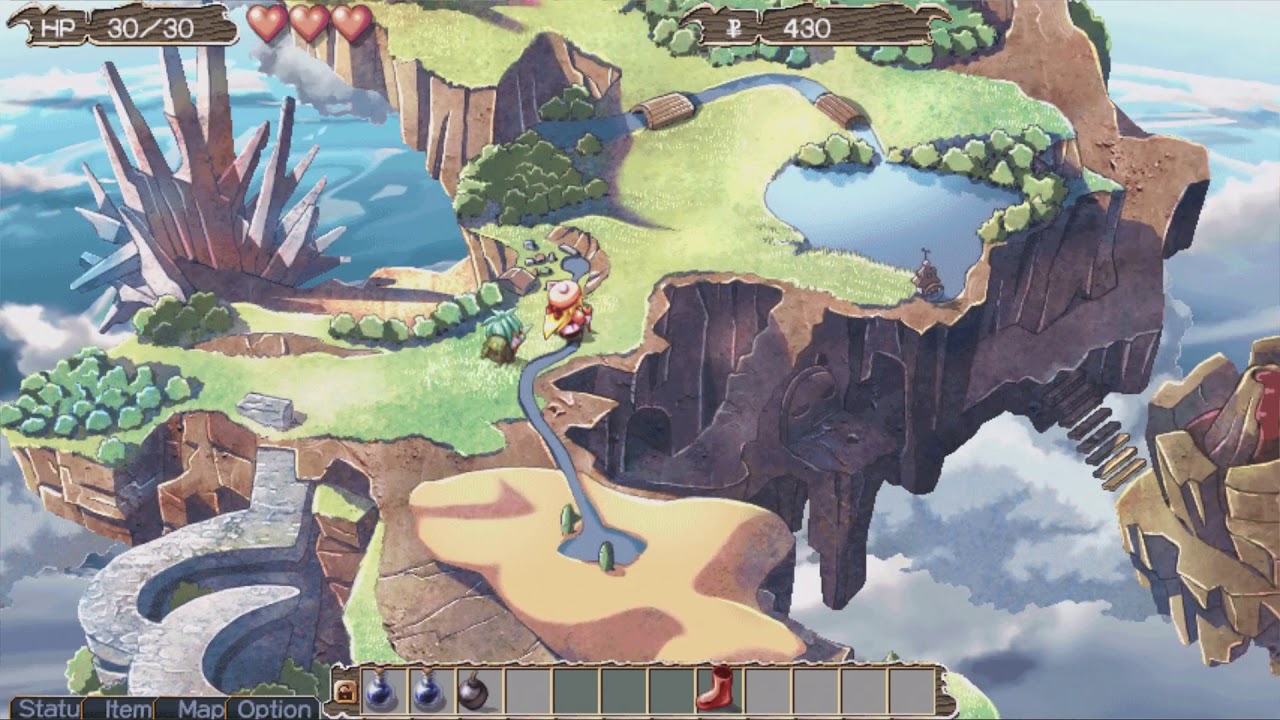Select the black bomb in the hotbar

473,691
